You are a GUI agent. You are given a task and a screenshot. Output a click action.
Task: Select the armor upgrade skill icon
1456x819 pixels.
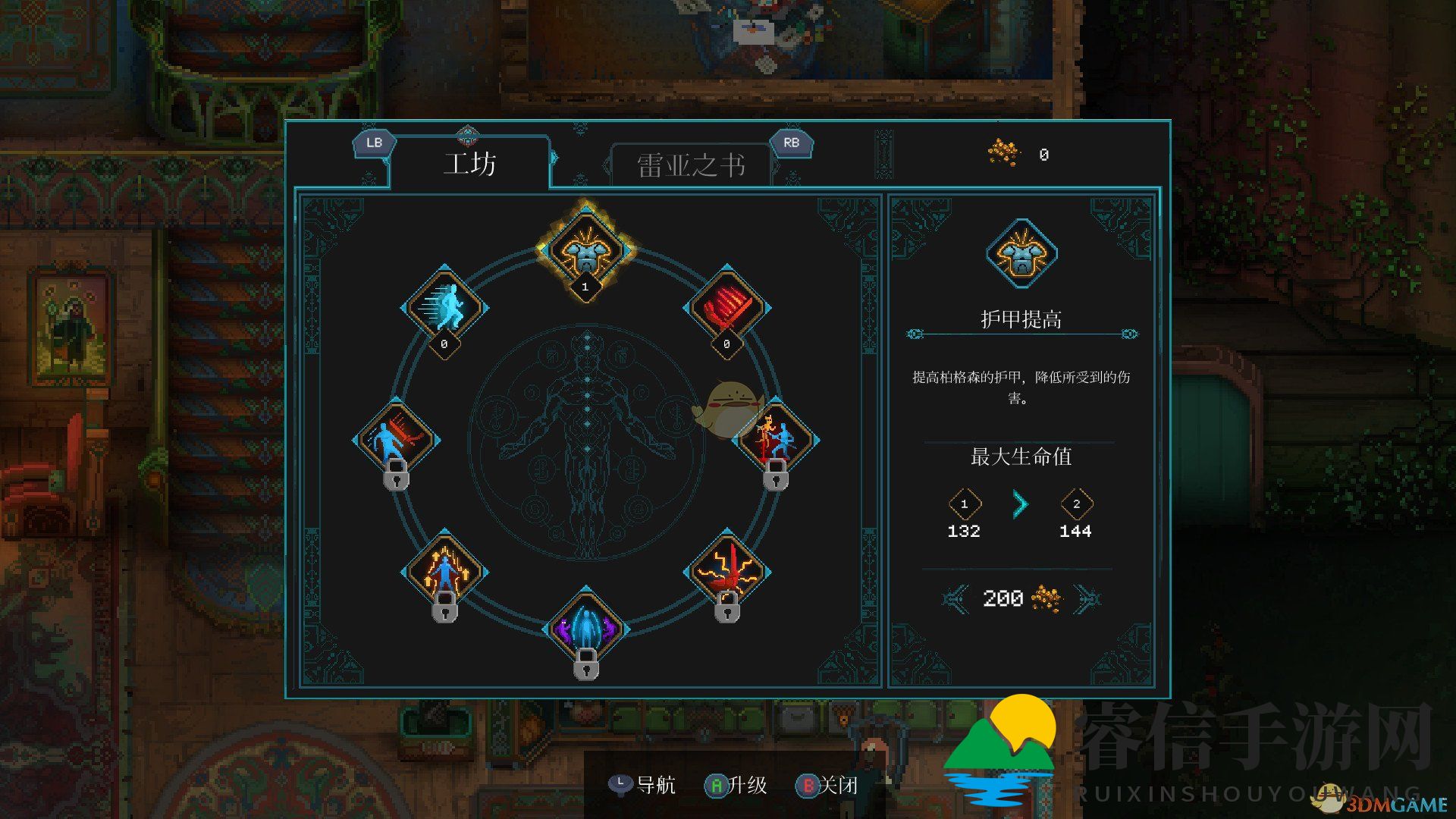(585, 249)
